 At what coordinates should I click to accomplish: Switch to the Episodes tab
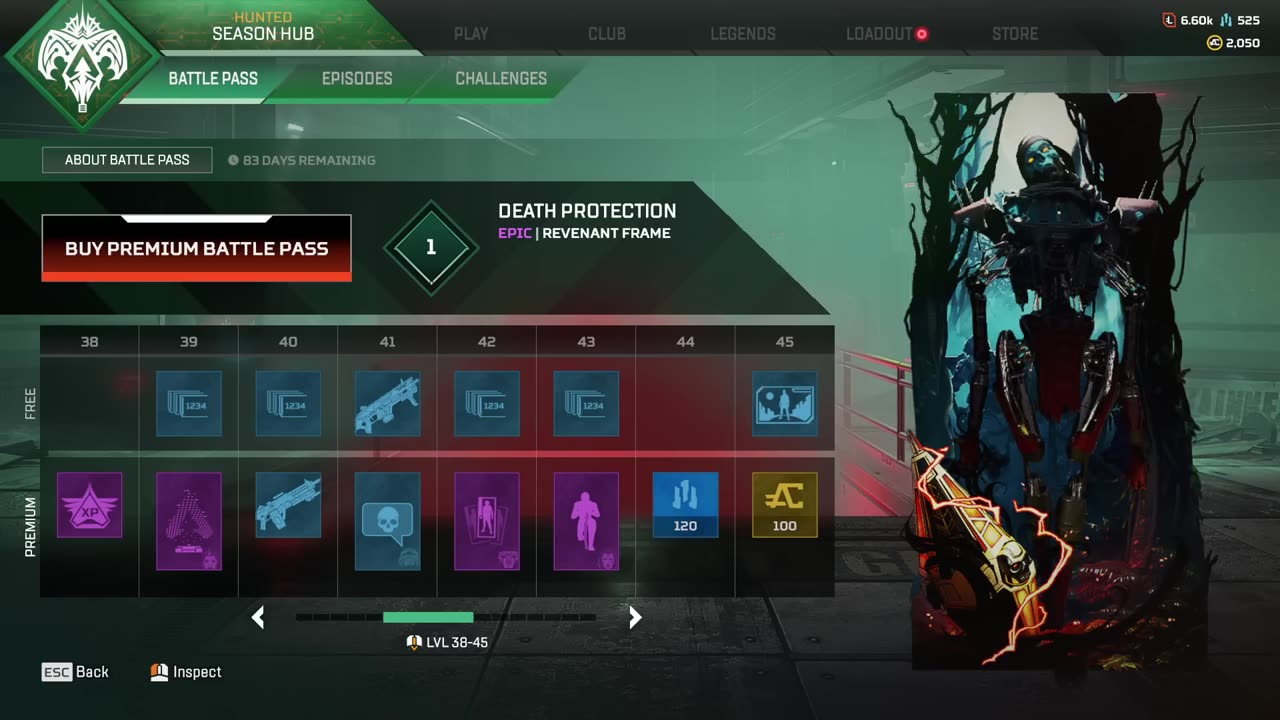[x=357, y=78]
